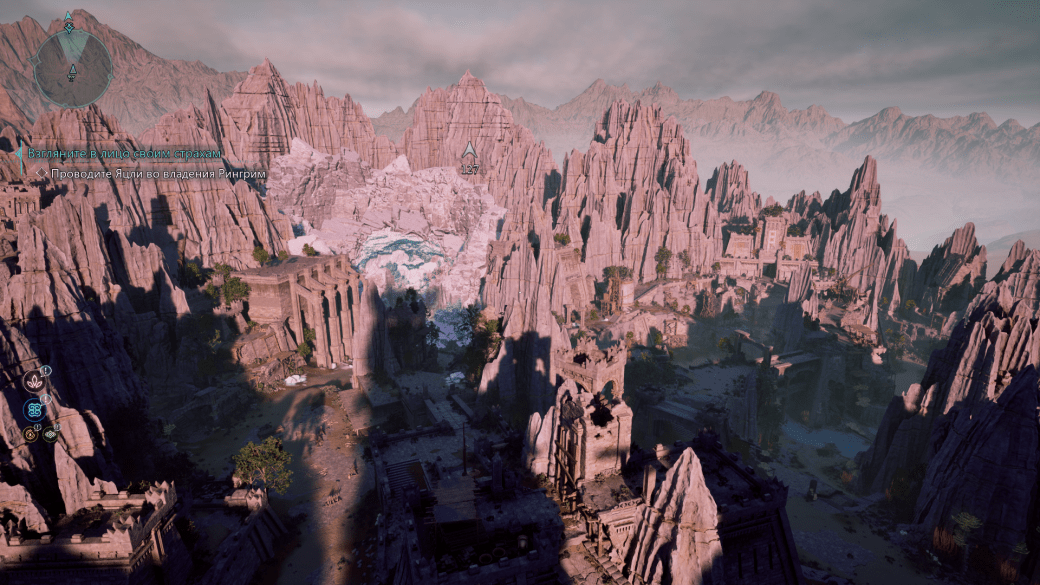Click the objective "Проводите Яцли во владения Рингрим"
This screenshot has height=585, width=1040.
click(x=140, y=172)
